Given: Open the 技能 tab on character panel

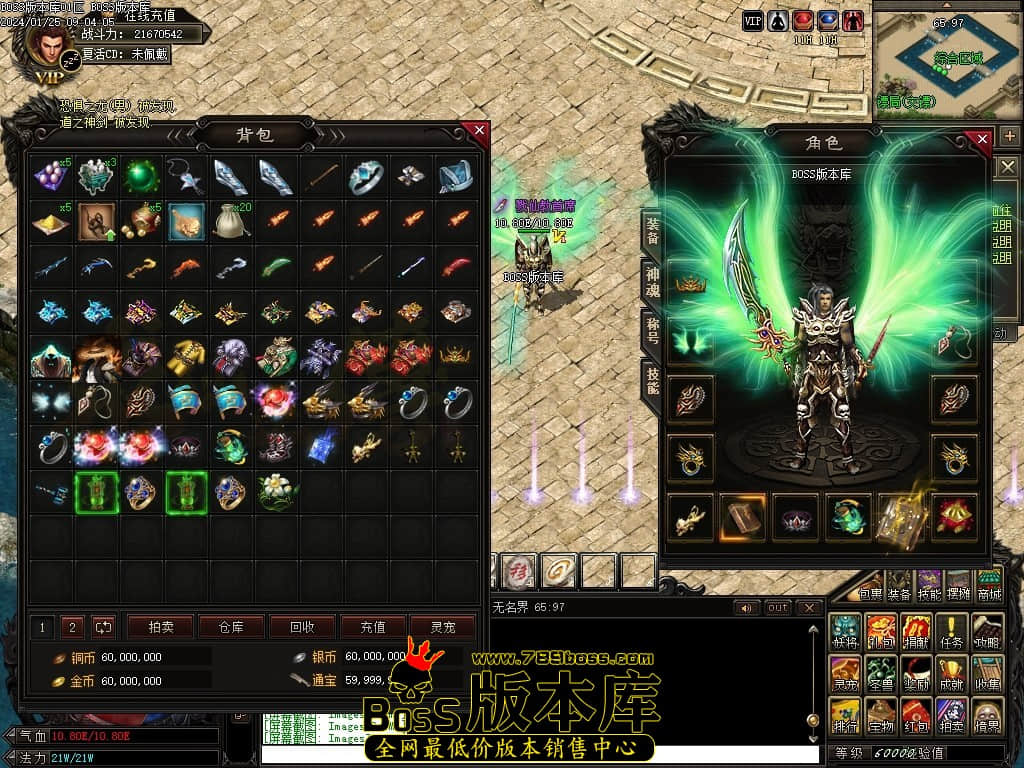Looking at the screenshot, I should coord(651,381).
